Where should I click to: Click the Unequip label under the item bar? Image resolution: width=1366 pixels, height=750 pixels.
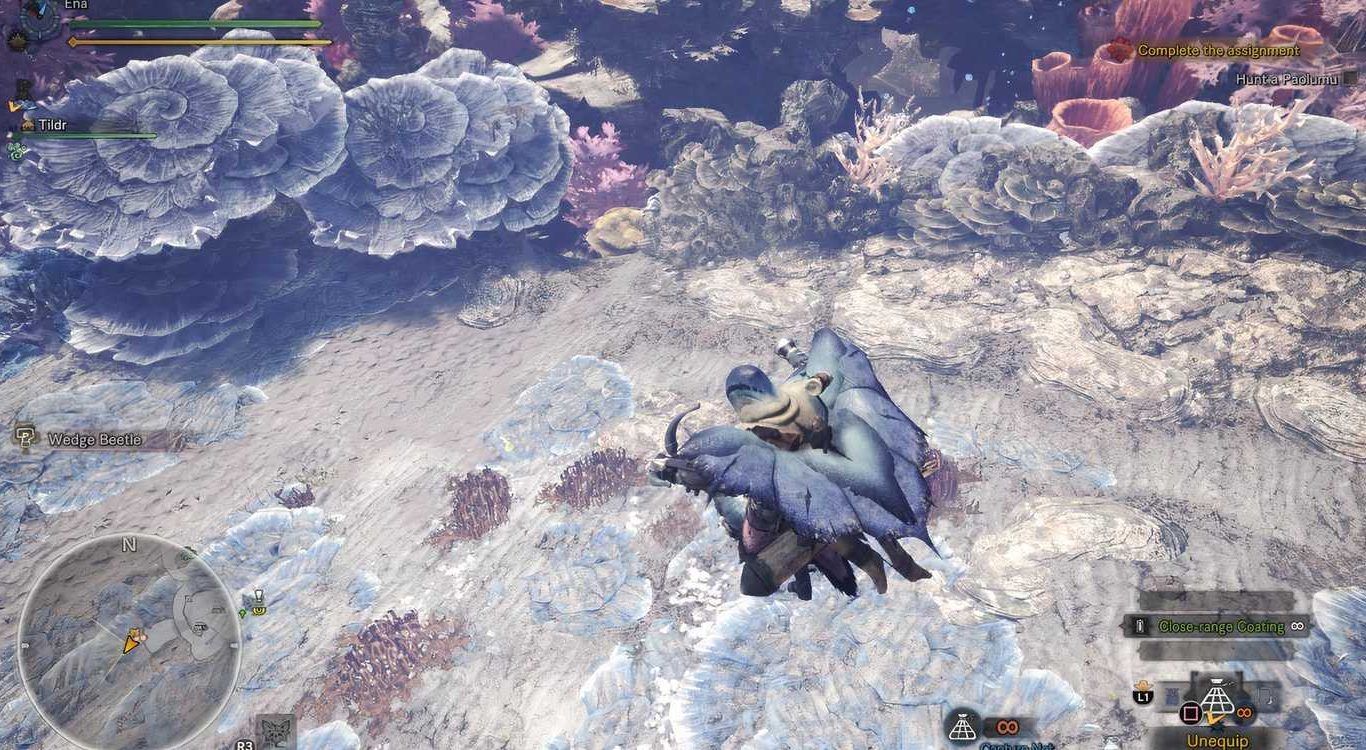(x=1218, y=741)
